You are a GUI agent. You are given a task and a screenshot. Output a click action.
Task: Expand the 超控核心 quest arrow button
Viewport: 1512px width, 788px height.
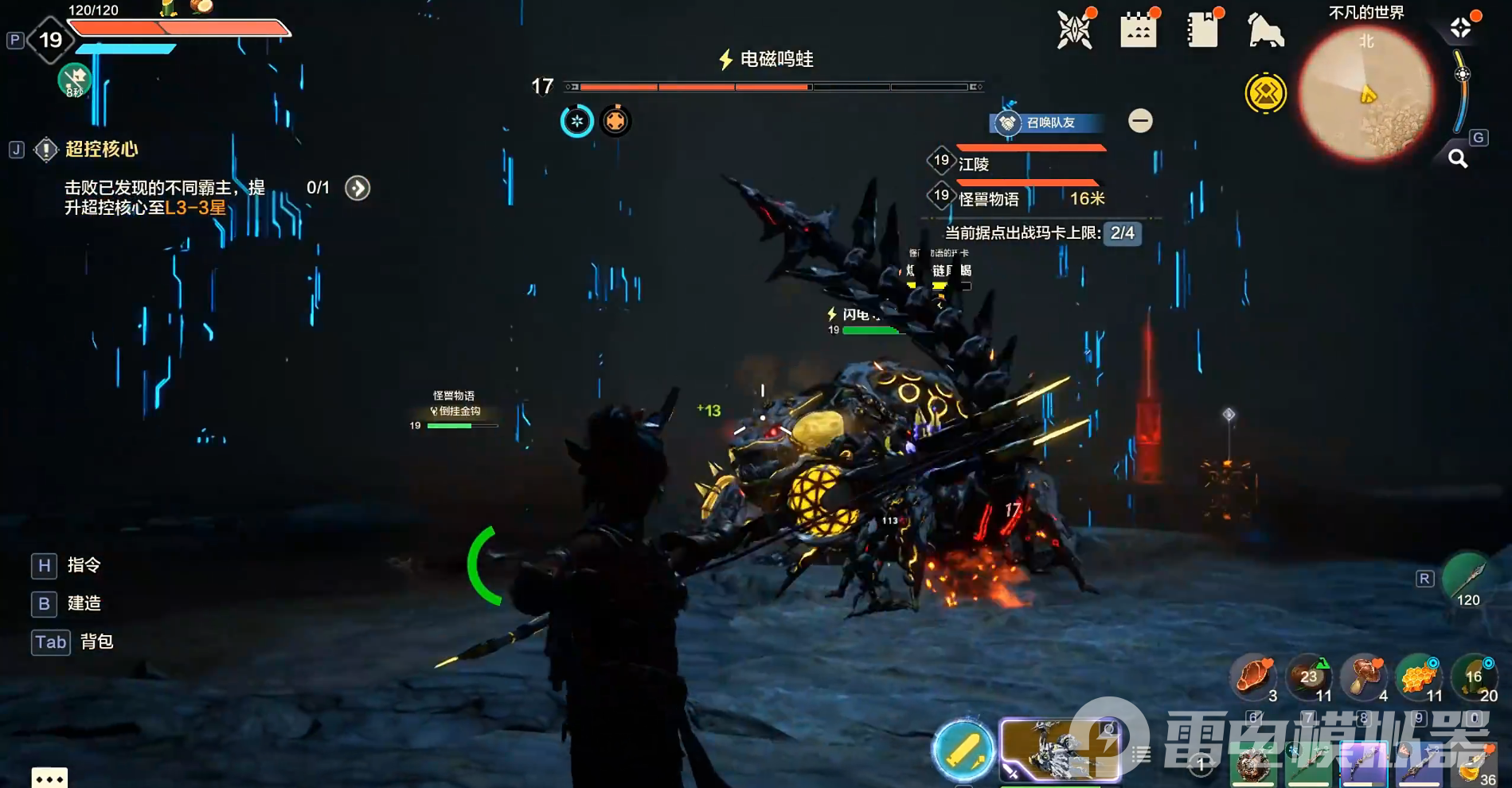[x=357, y=188]
